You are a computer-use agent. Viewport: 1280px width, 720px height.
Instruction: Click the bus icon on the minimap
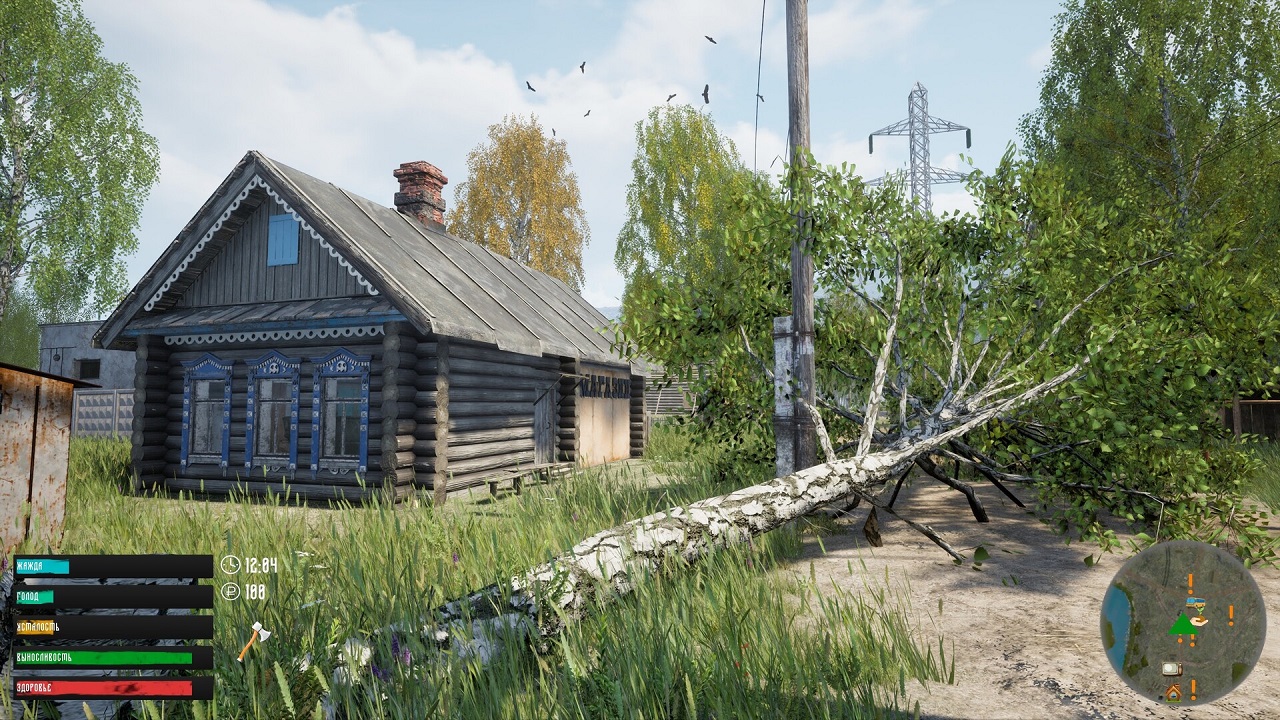pos(1194,602)
